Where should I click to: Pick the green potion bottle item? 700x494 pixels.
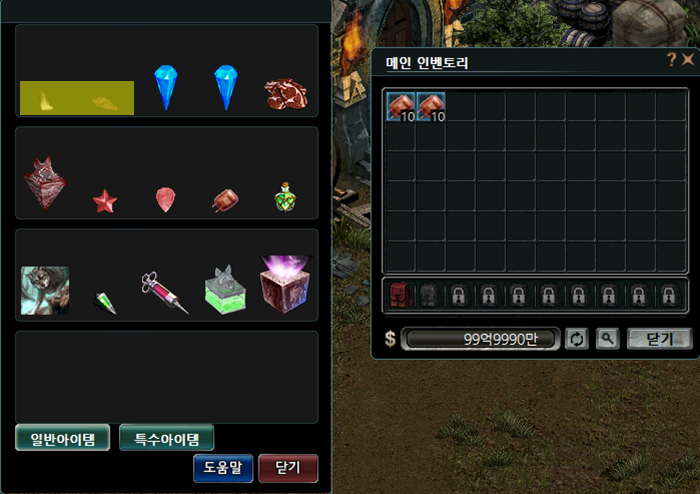285,198
